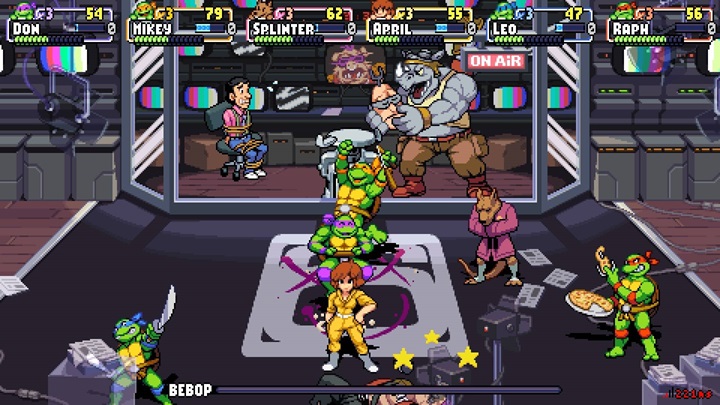Choose Raph's character portrait

pos(625,12)
